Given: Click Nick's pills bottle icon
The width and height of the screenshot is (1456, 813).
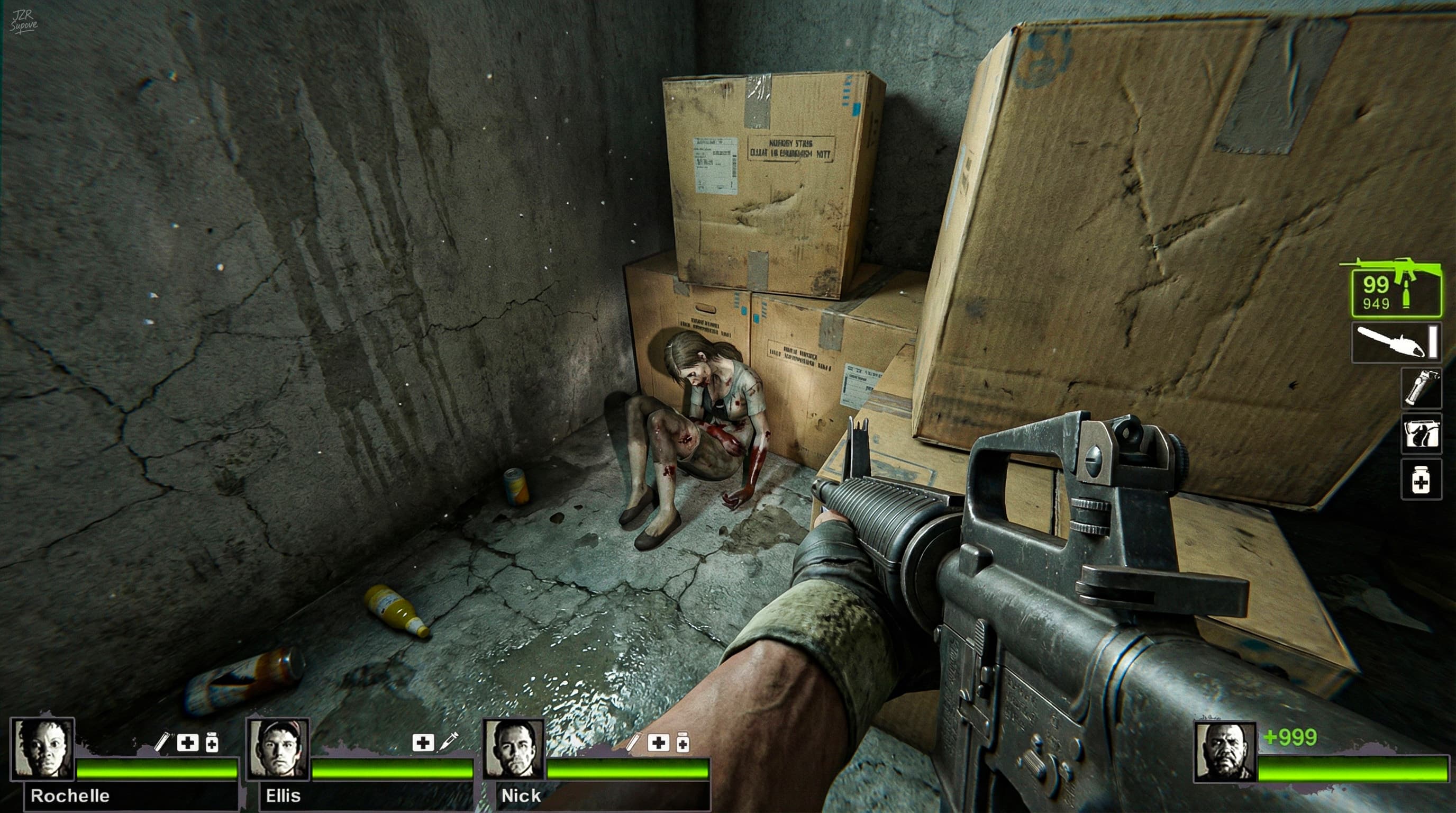Looking at the screenshot, I should [683, 742].
